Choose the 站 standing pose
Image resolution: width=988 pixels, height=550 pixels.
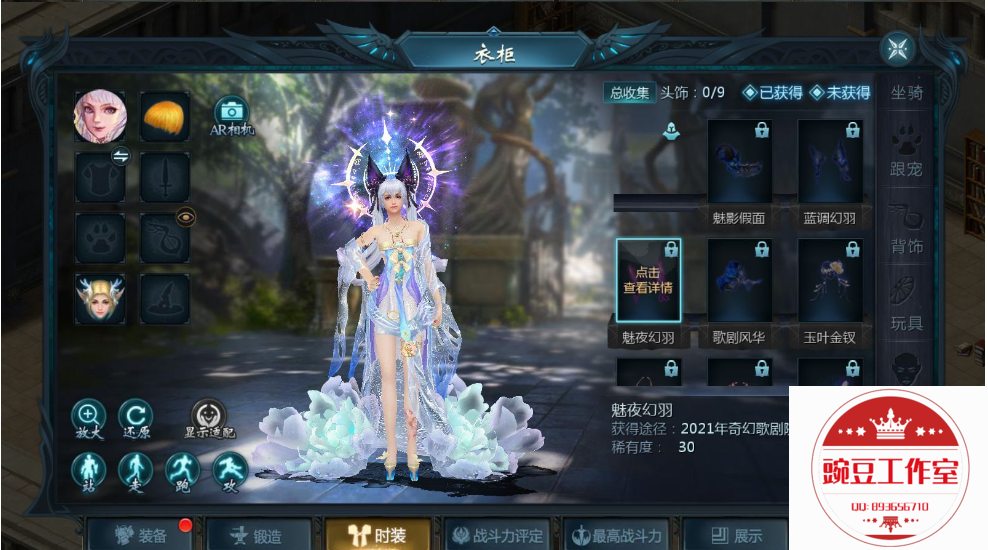click(88, 470)
